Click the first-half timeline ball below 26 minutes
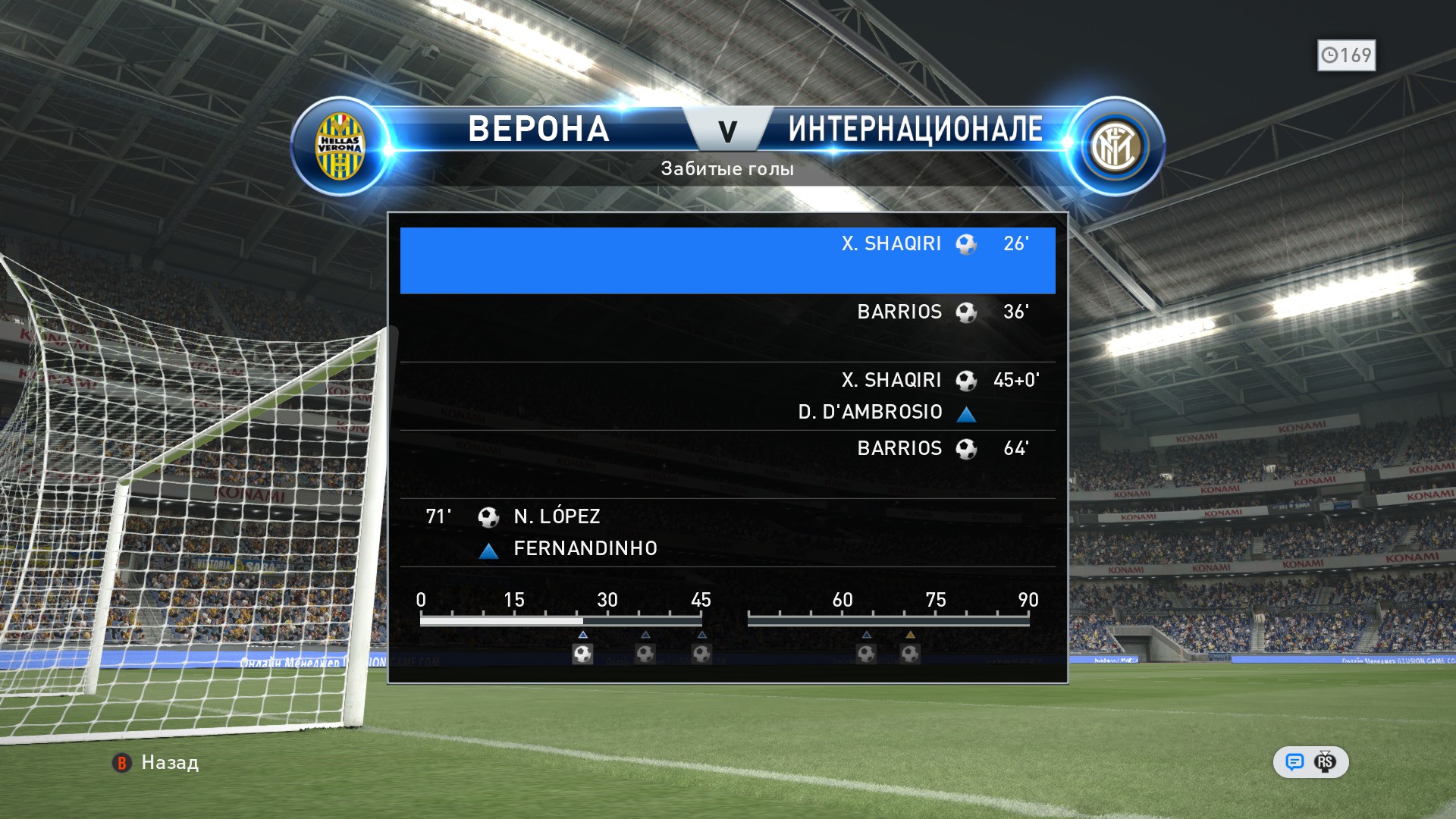1456x819 pixels. 582,653
